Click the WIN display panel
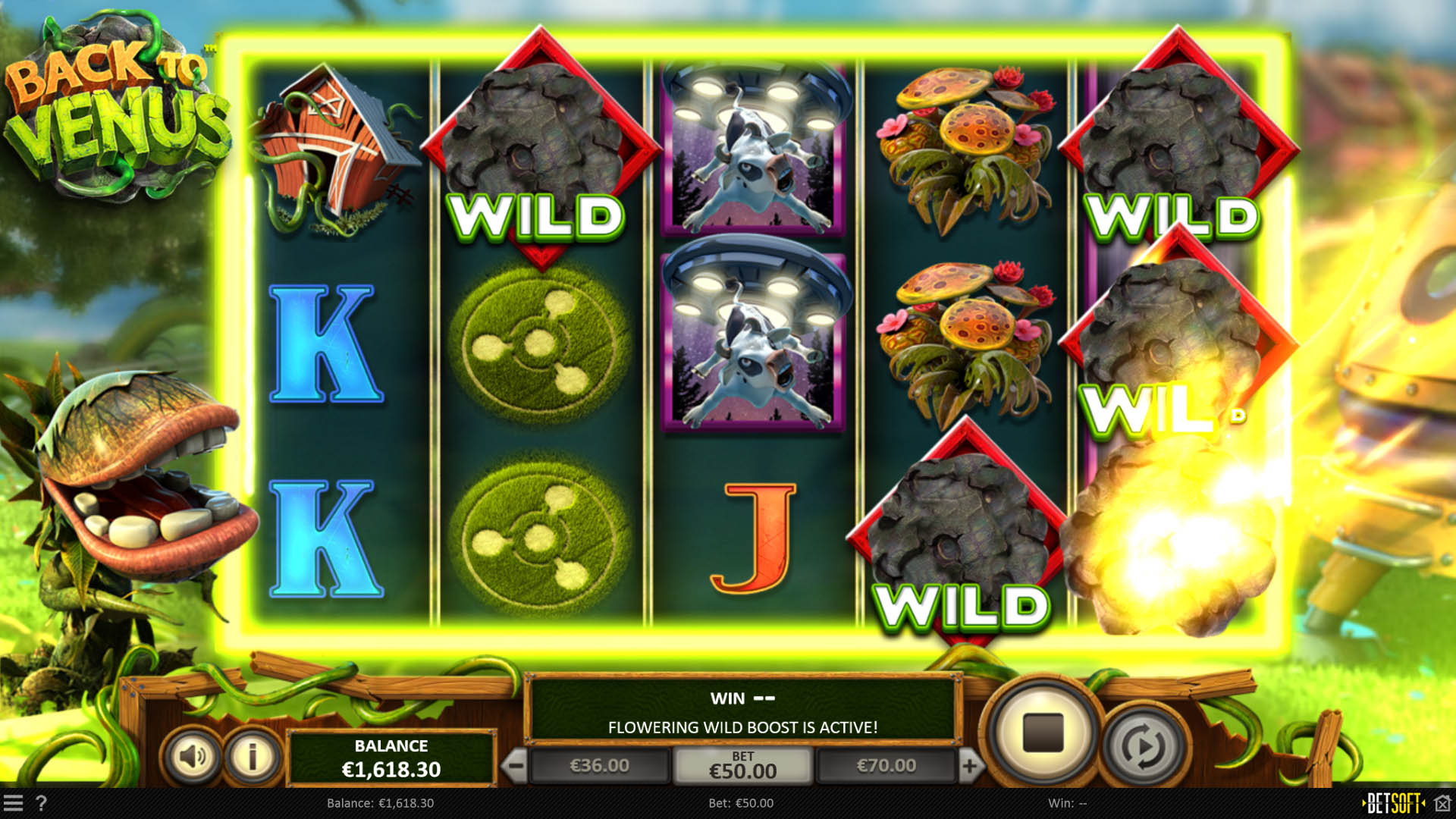 click(742, 698)
